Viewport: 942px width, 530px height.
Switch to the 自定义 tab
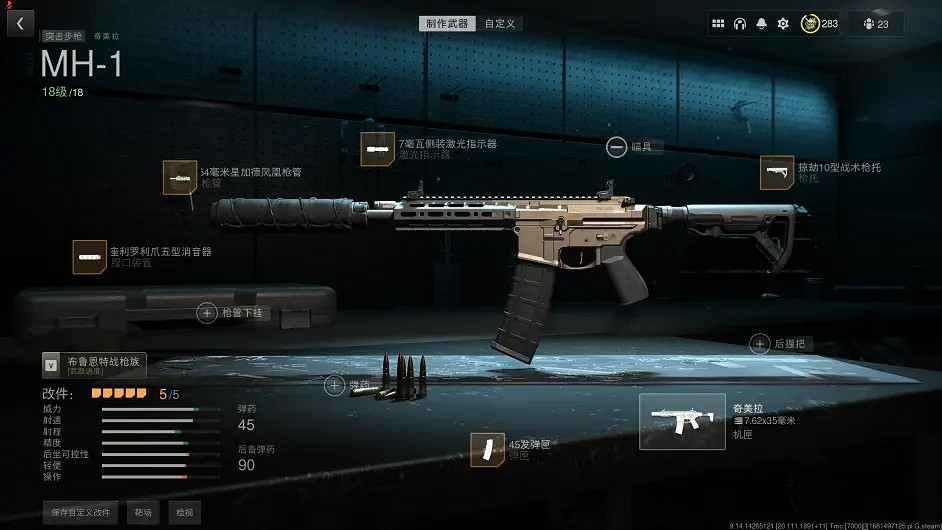(500, 23)
